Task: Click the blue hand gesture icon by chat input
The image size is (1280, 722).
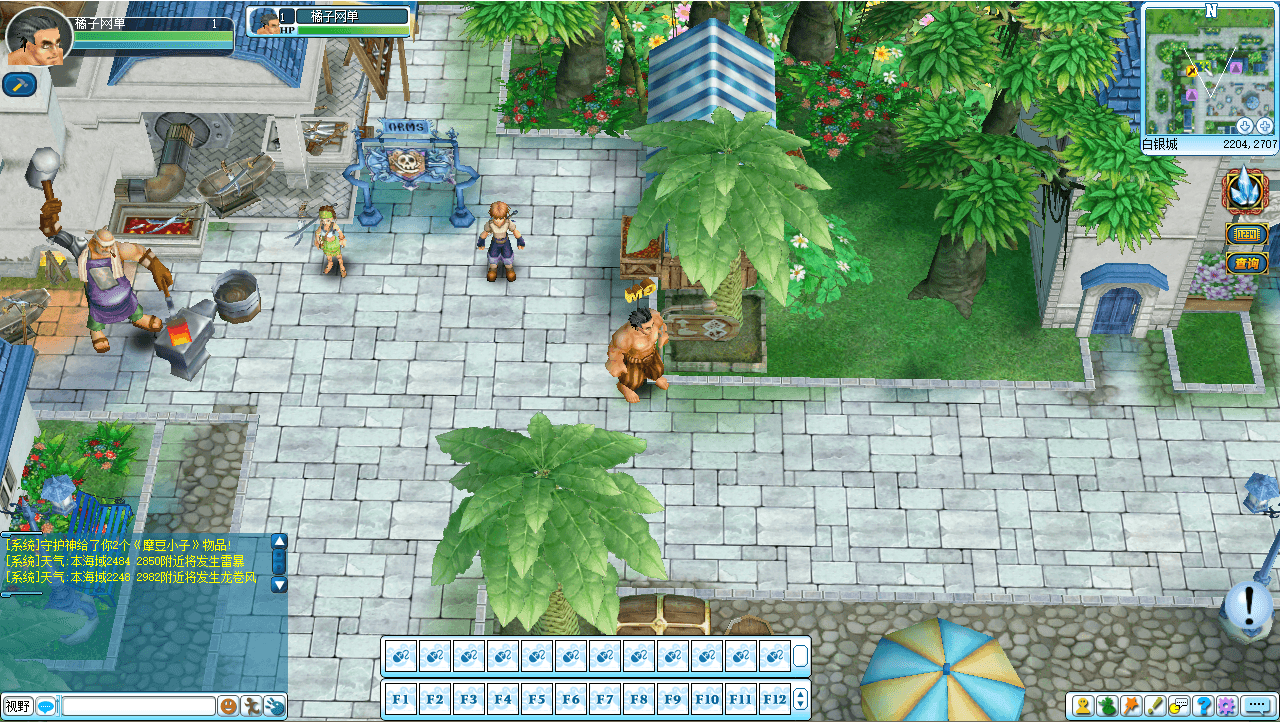Action: pyautogui.click(x=276, y=705)
